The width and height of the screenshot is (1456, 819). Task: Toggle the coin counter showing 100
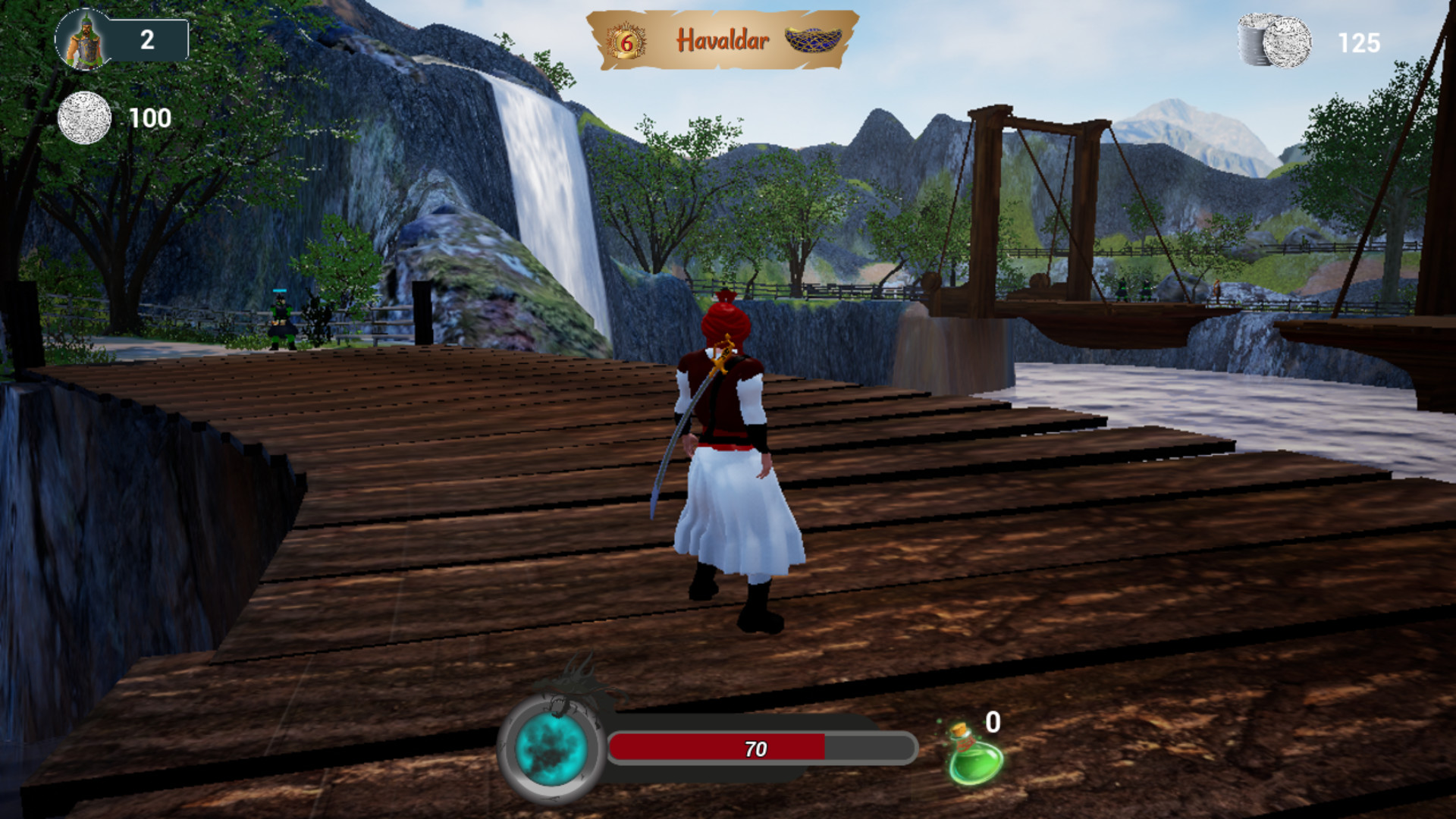coord(150,118)
